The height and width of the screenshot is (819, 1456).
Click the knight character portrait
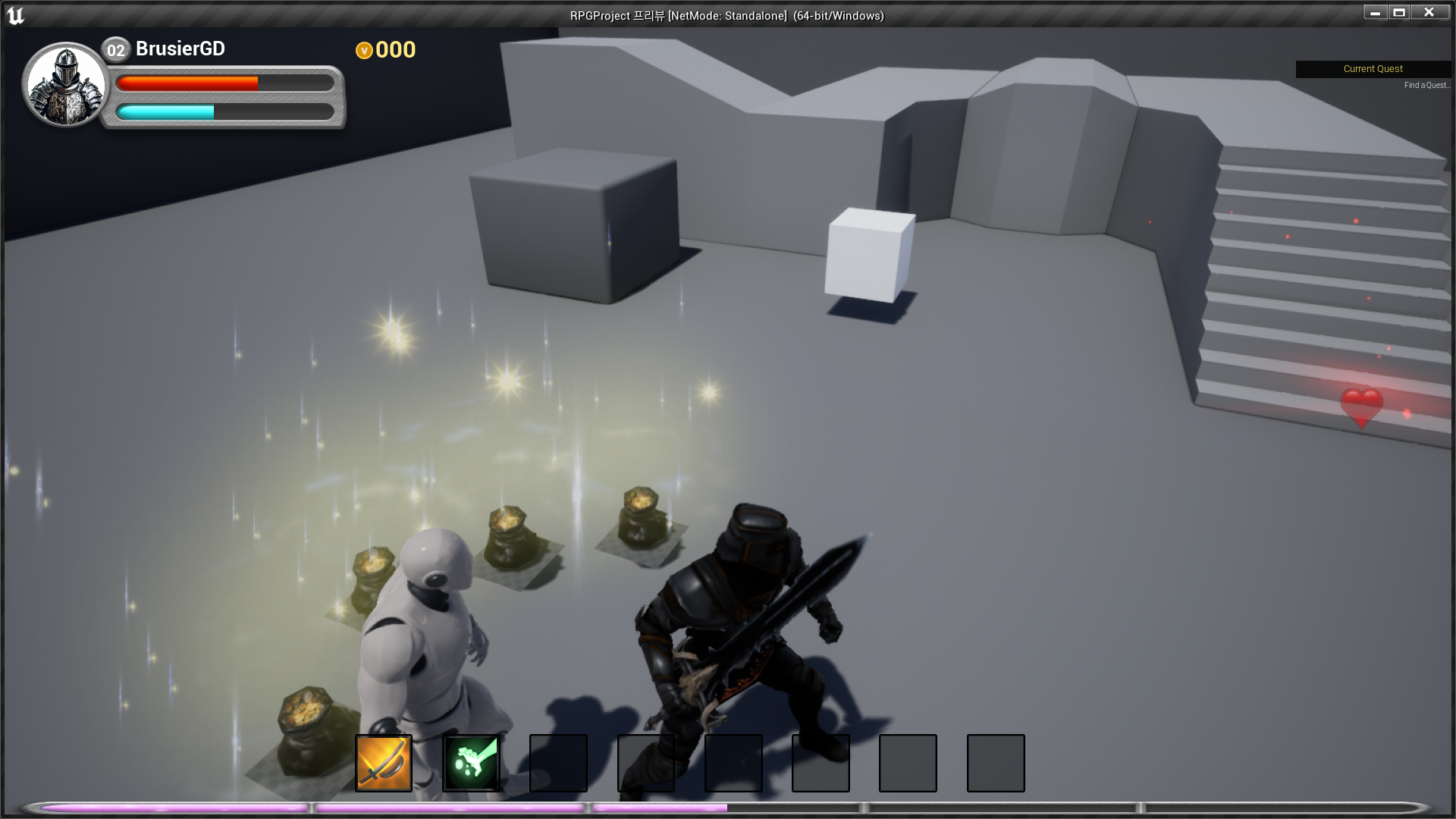click(66, 84)
